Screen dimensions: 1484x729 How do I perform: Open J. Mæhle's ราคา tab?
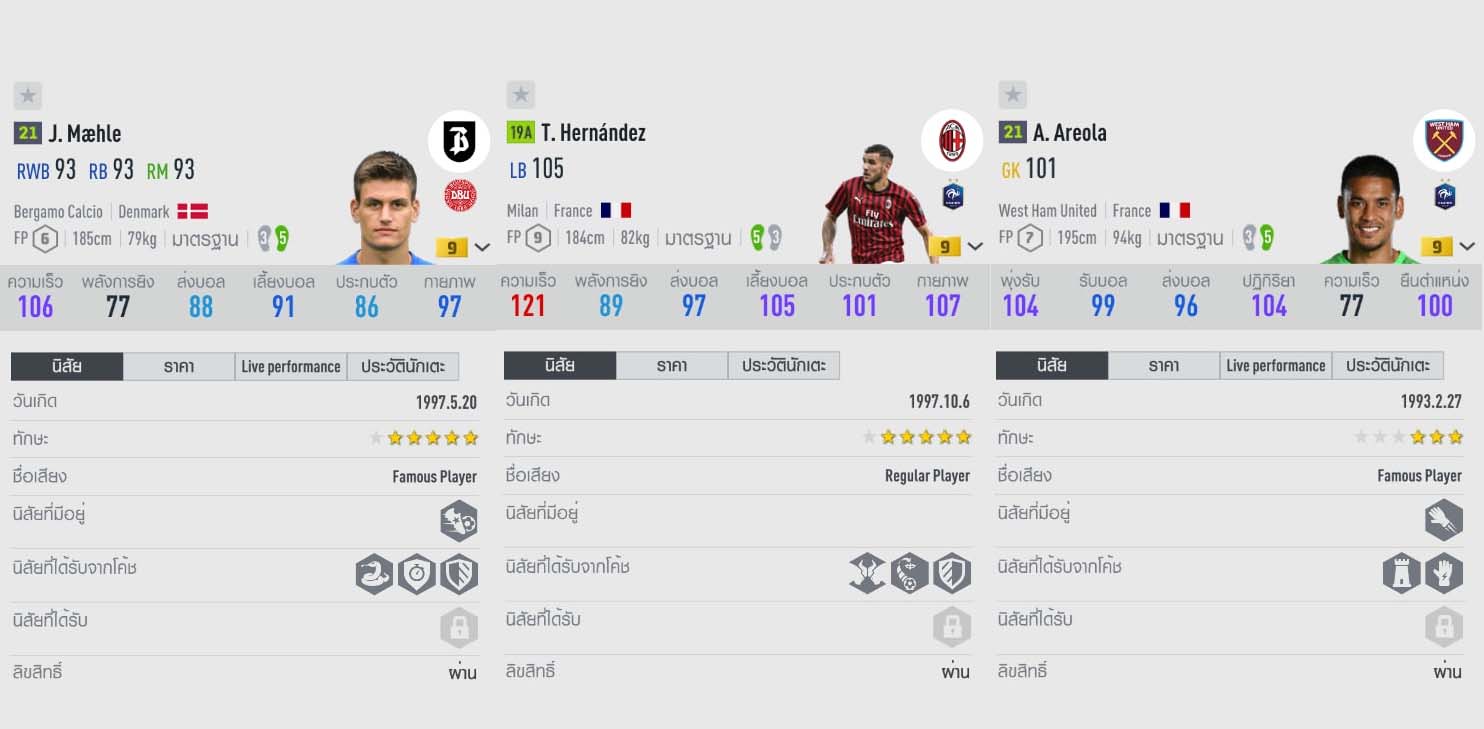(x=179, y=367)
